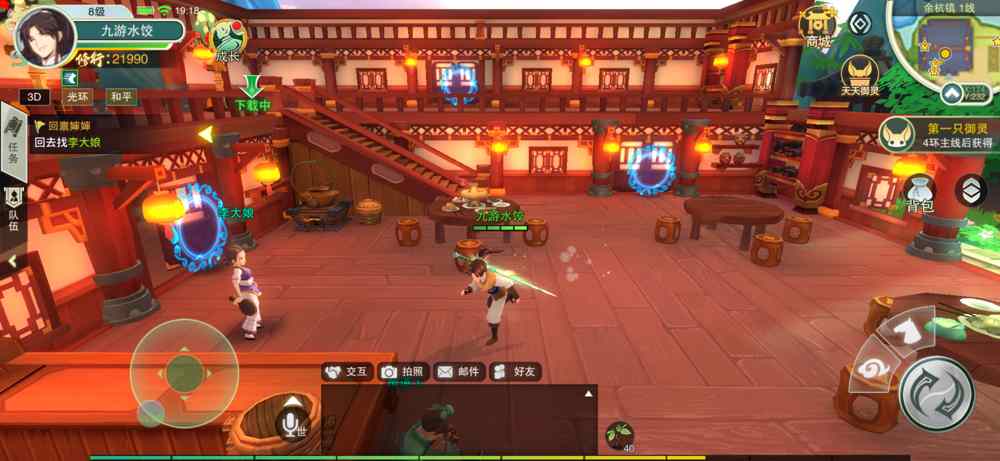This screenshot has width=1000, height=461.
Task: Tap the microphone voice chat button
Action: pos(292,424)
